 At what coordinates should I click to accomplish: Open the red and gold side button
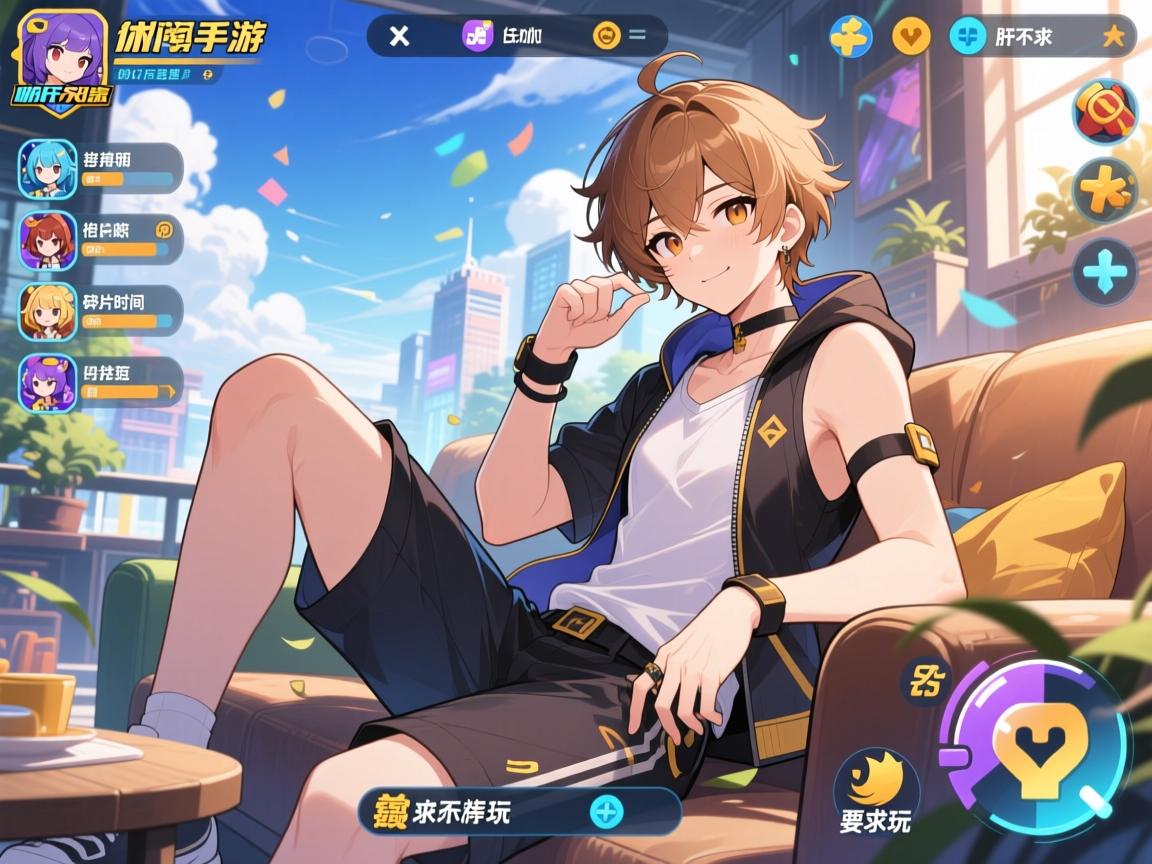click(x=1105, y=111)
